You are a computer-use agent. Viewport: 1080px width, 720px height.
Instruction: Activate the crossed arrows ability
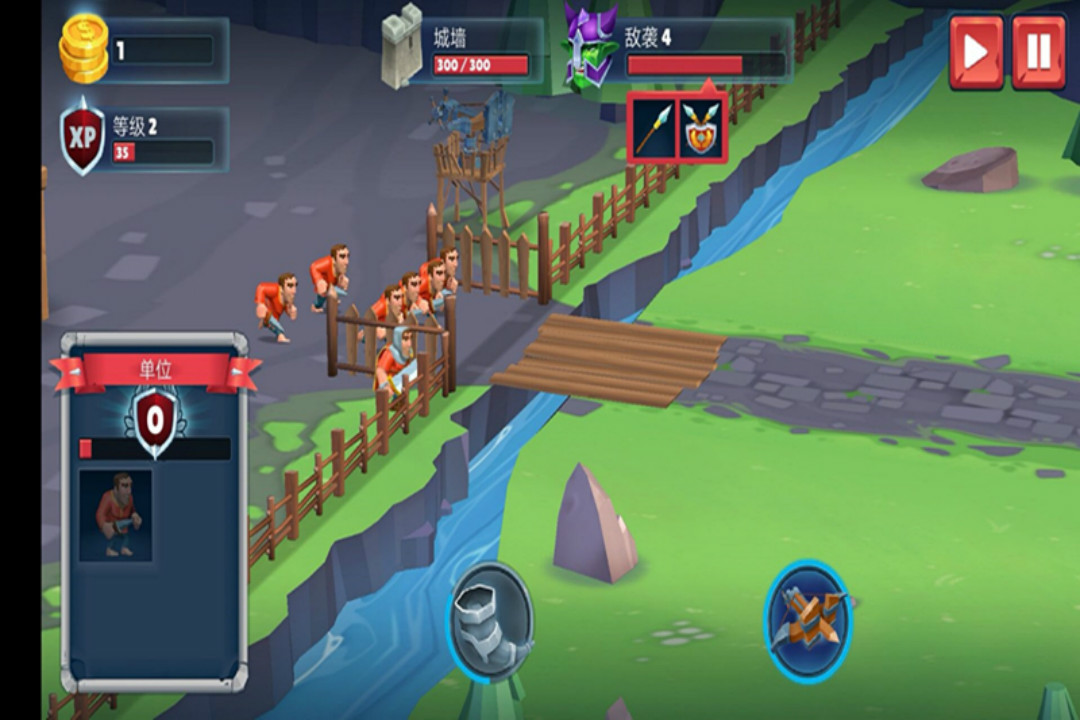pos(808,621)
